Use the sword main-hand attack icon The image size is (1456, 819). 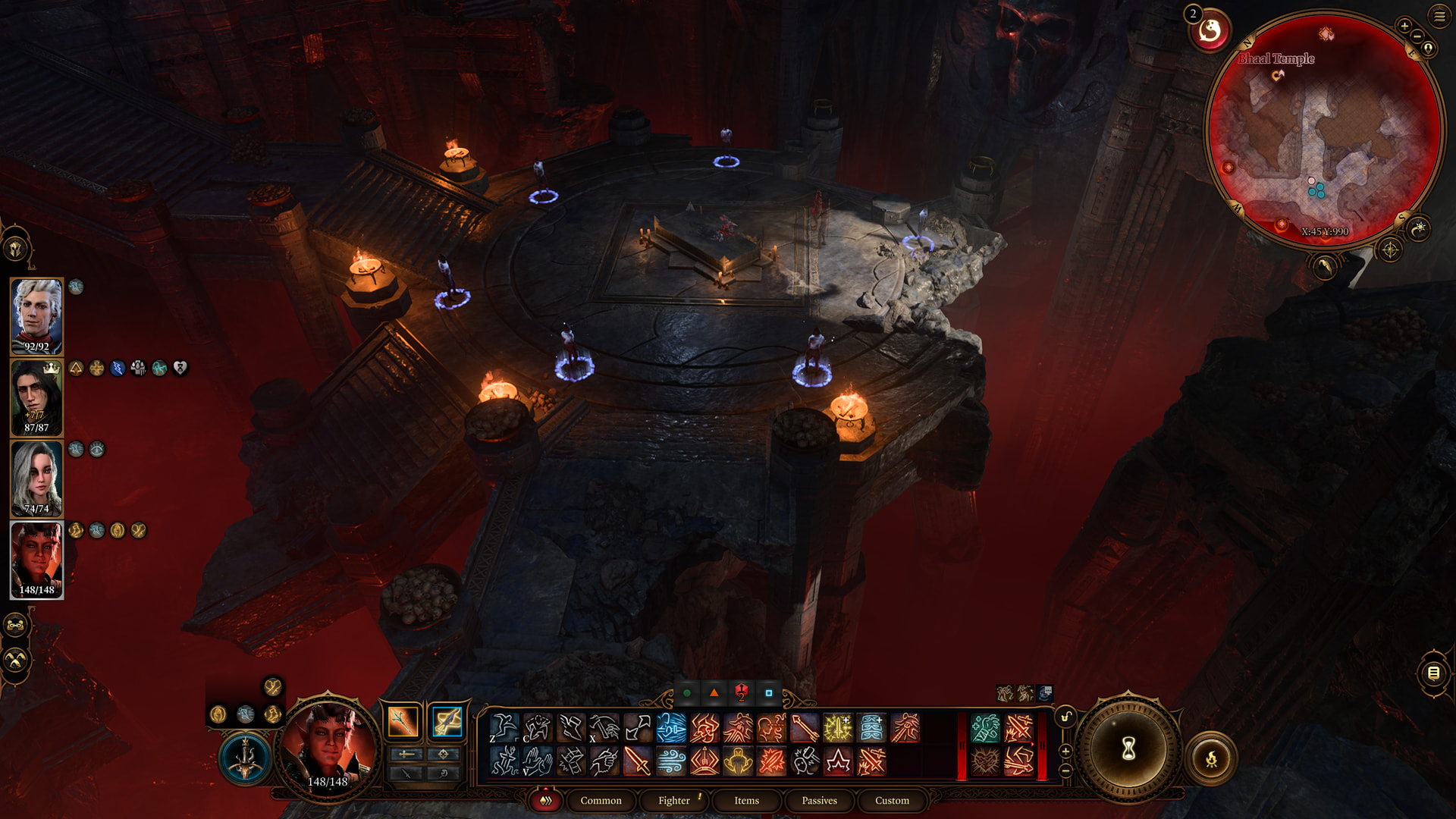[x=637, y=761]
